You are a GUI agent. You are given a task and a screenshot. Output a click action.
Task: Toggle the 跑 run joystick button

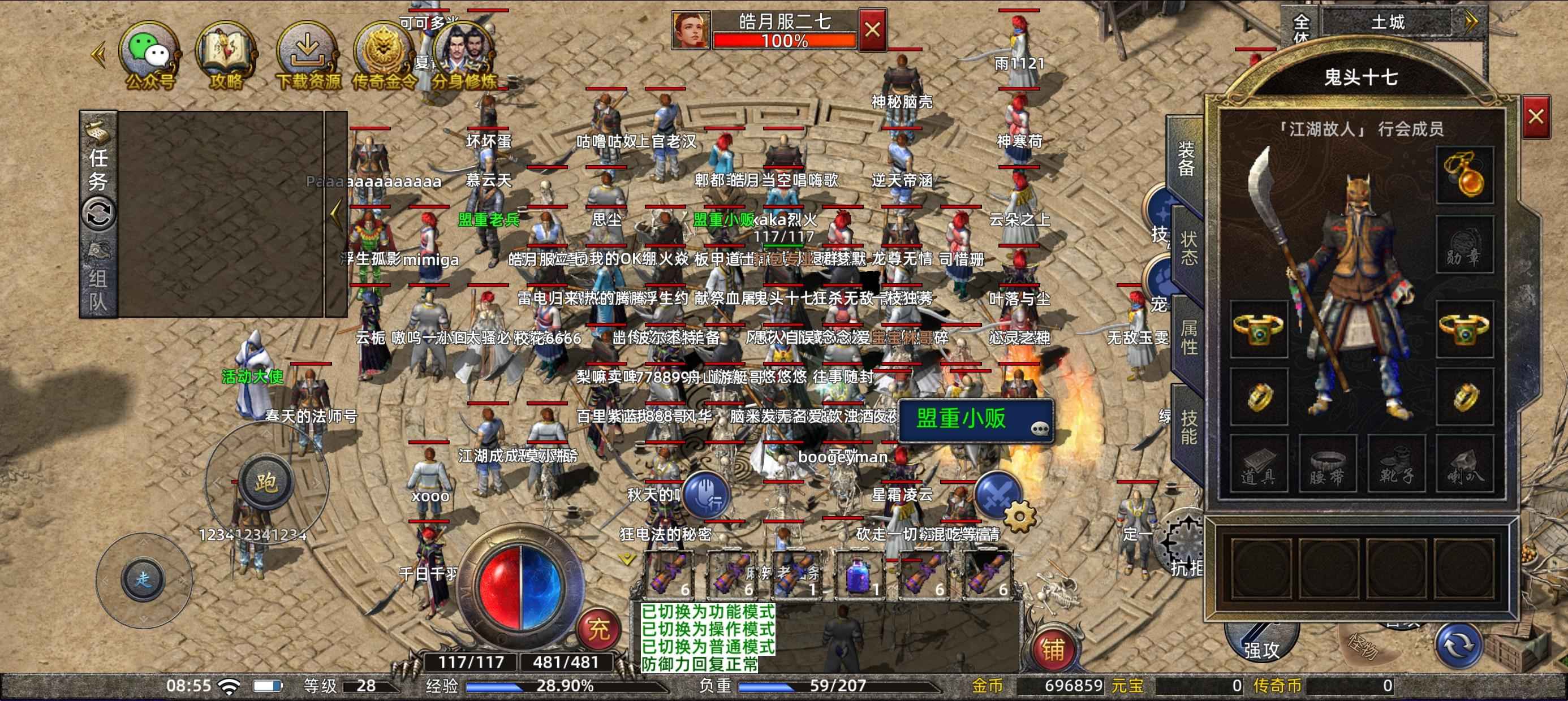pos(265,483)
